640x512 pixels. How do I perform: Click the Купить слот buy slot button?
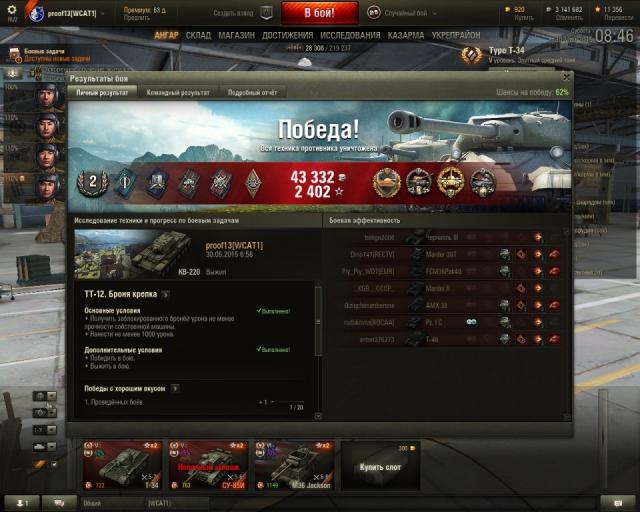coord(380,466)
